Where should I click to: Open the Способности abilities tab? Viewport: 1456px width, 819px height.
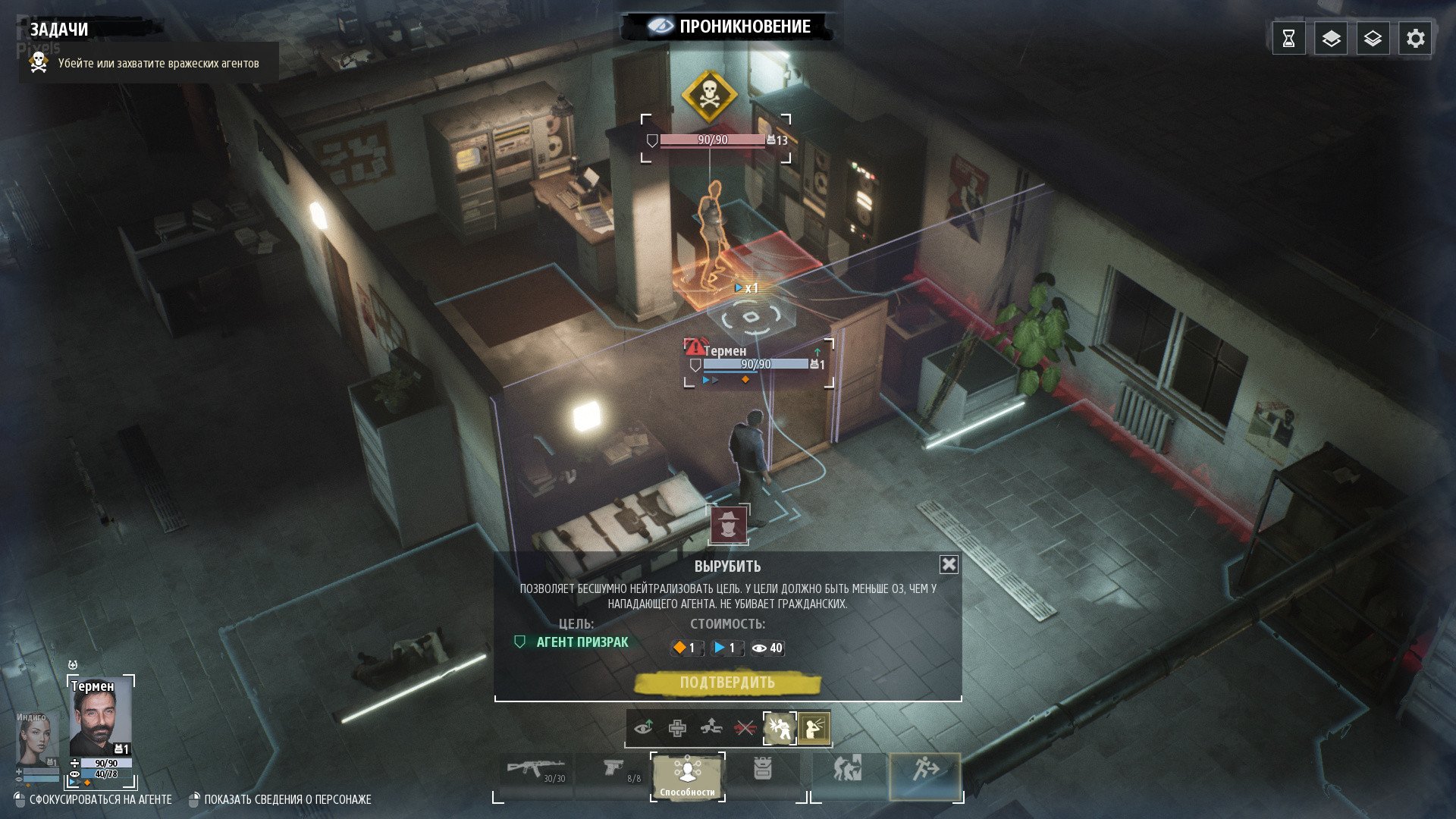click(x=687, y=775)
